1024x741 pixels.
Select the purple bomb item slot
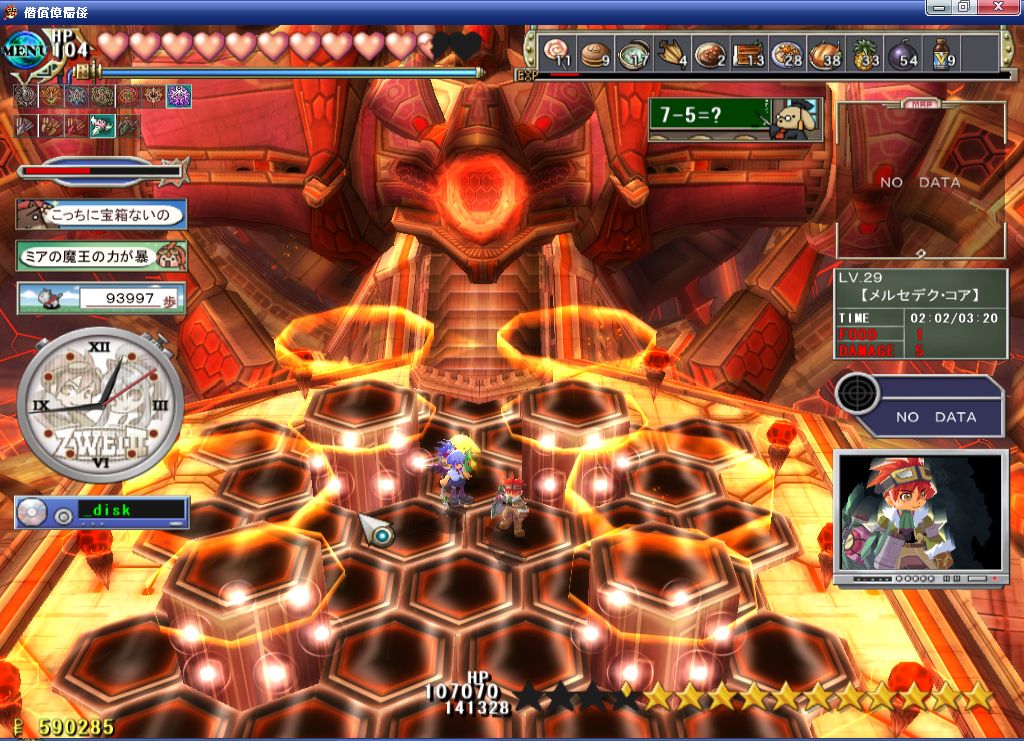click(903, 52)
